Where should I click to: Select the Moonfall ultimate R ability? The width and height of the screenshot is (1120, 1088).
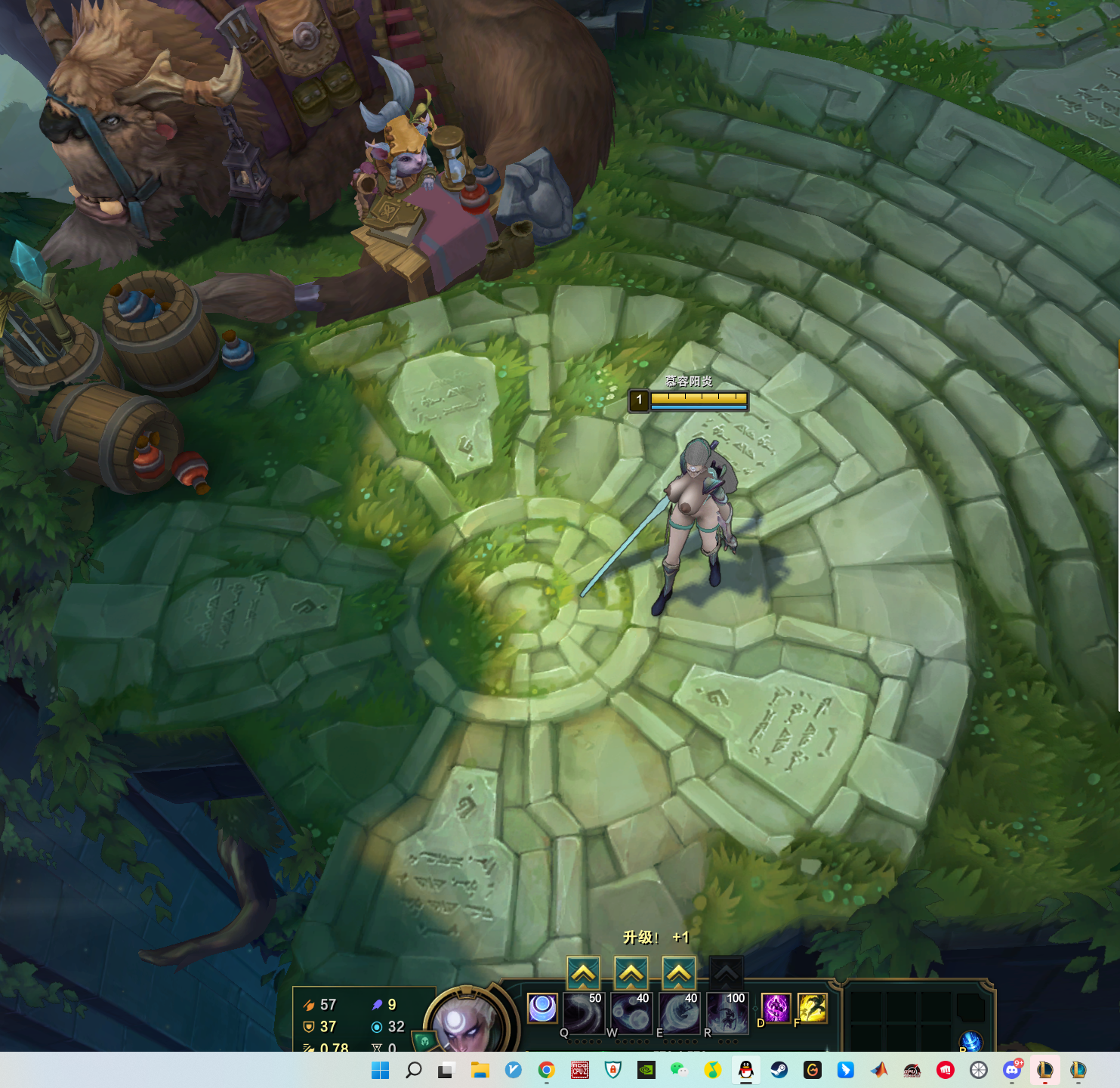pos(727,1011)
